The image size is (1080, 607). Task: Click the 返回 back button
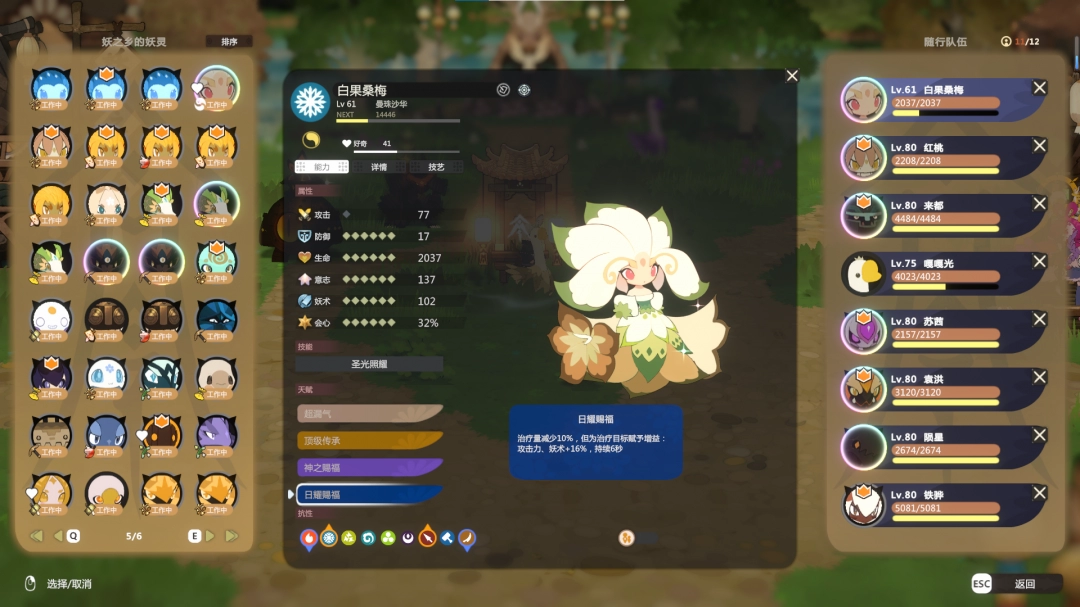1014,584
